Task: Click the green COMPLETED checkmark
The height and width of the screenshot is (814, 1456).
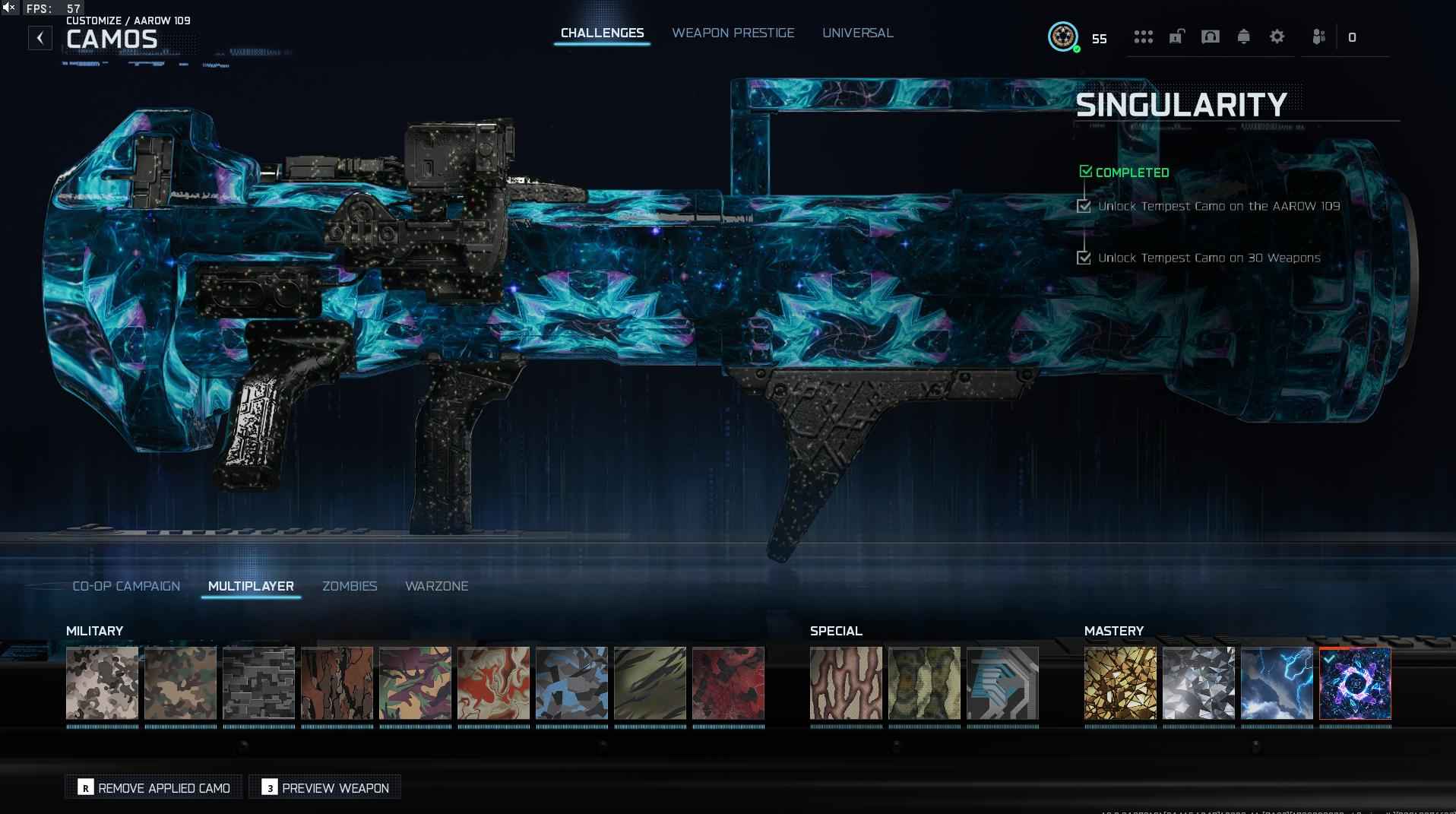Action: click(x=1085, y=171)
